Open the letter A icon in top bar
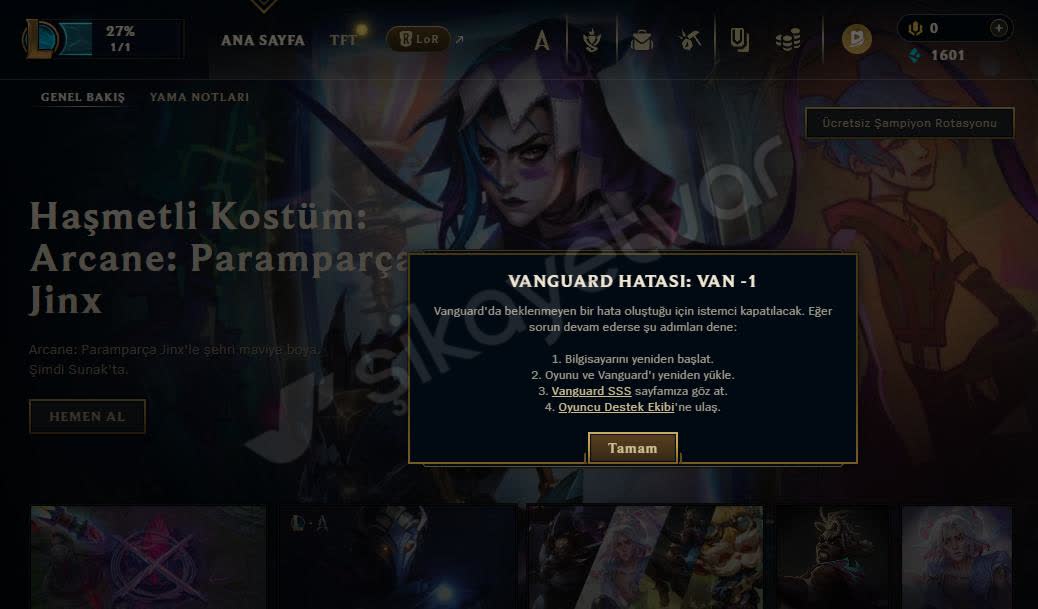This screenshot has height=609, width=1038. coord(542,40)
